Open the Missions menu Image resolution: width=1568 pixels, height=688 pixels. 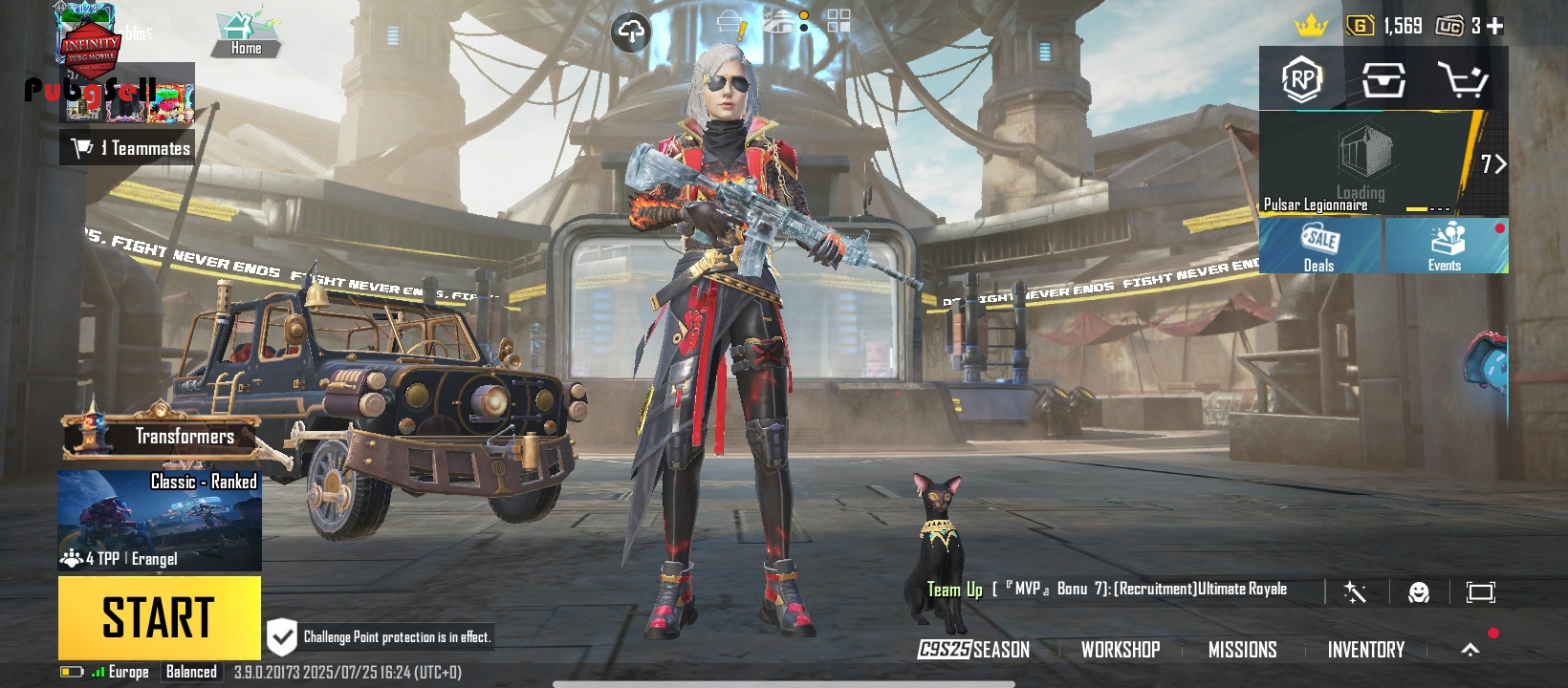point(1242,650)
